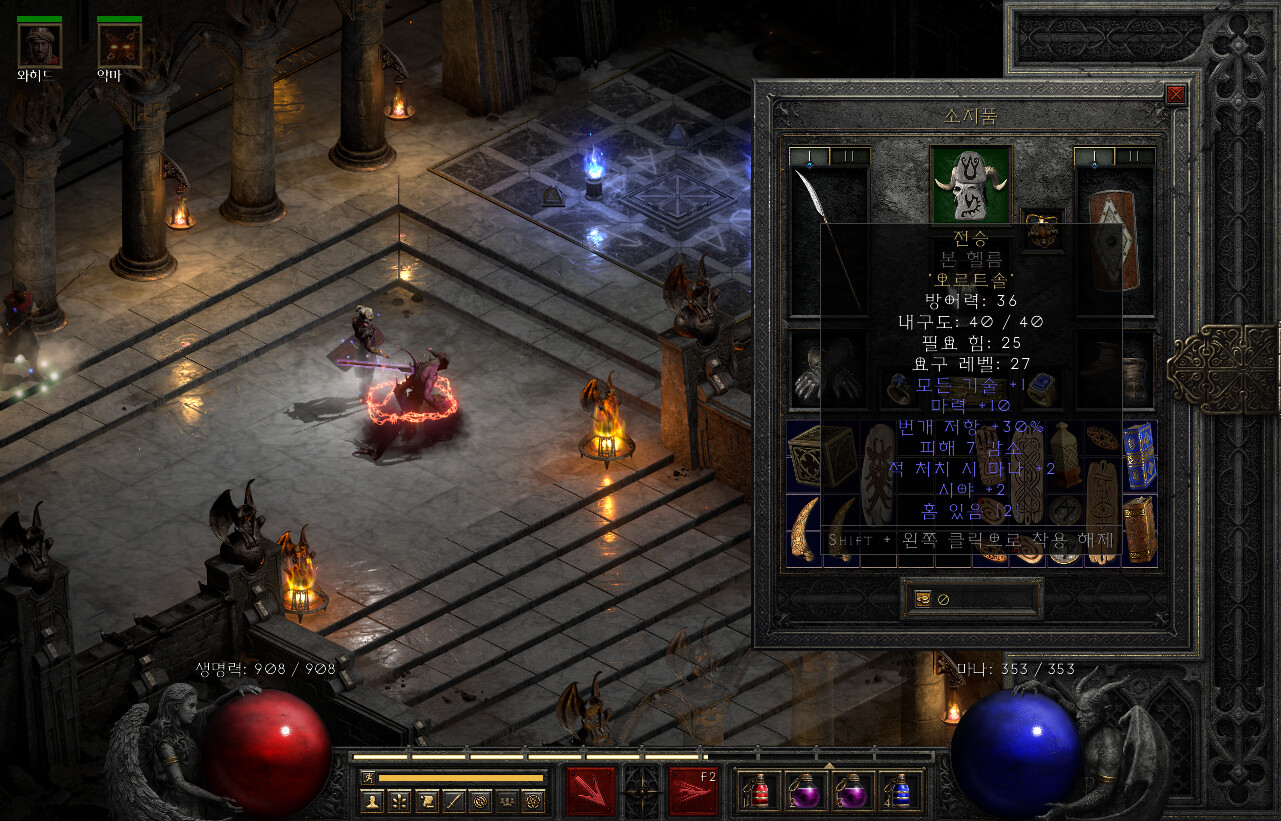The height and width of the screenshot is (821, 1281).
Task: Open the left-click skill selector
Action: click(590, 790)
